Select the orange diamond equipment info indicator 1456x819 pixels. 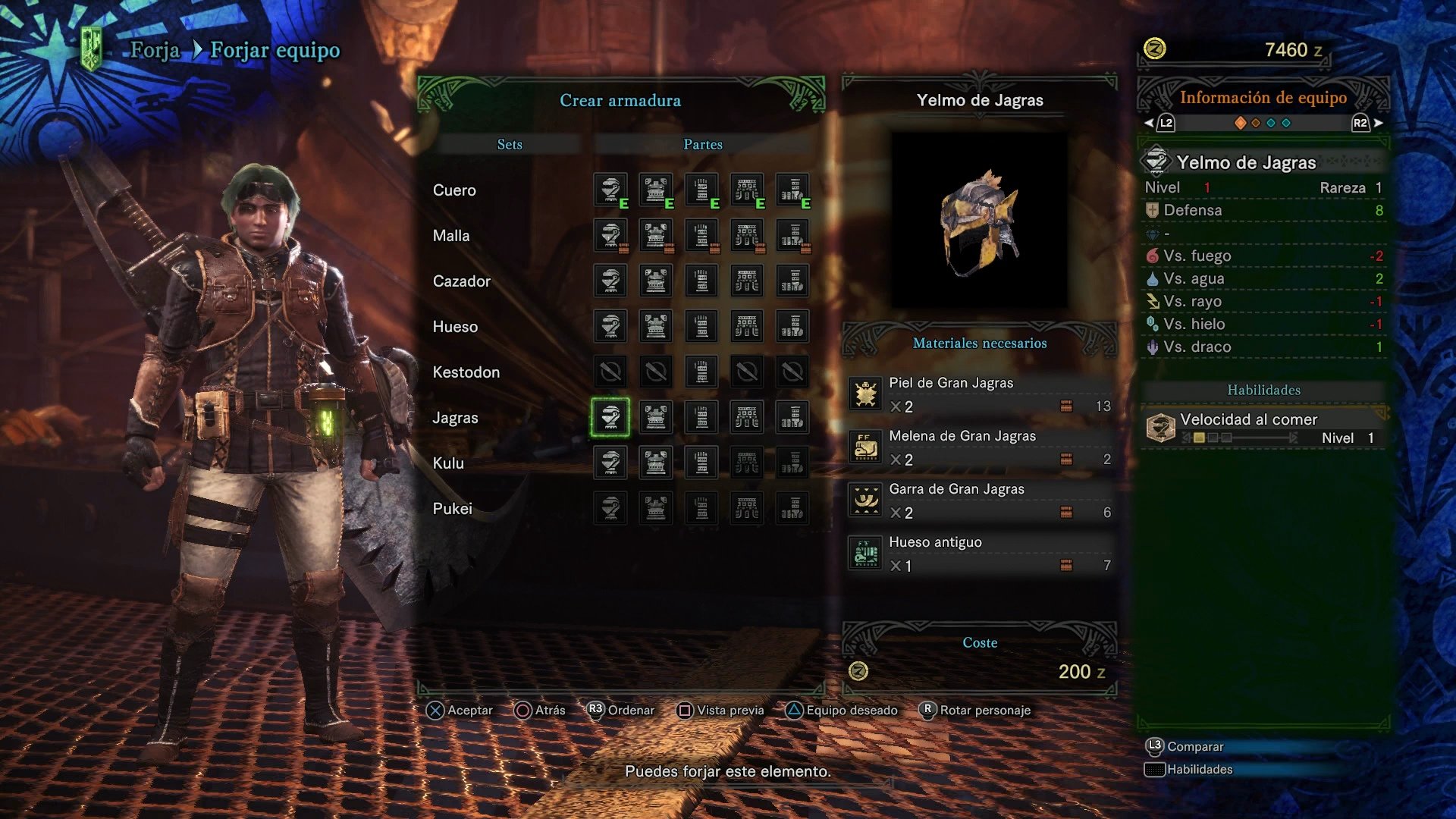[1241, 123]
